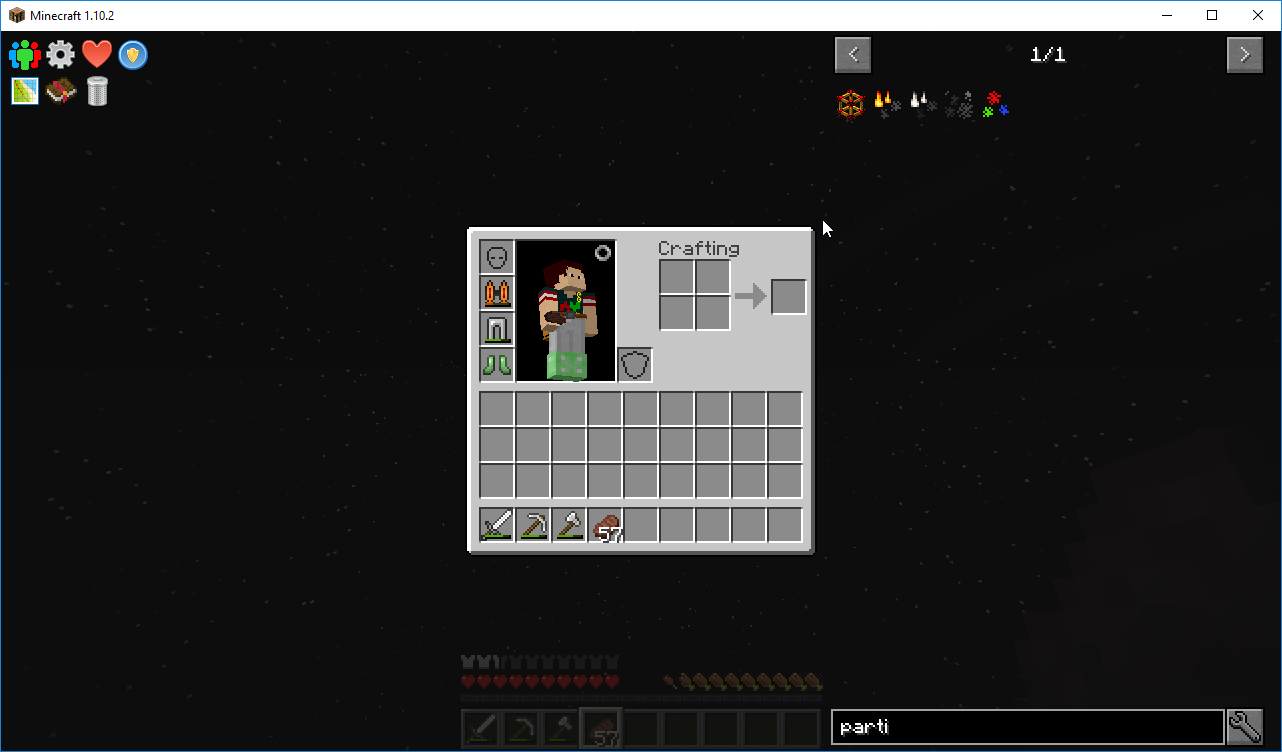This screenshot has height=752, width=1282.
Task: Click the wrench button beside the search field
Action: tap(1245, 727)
